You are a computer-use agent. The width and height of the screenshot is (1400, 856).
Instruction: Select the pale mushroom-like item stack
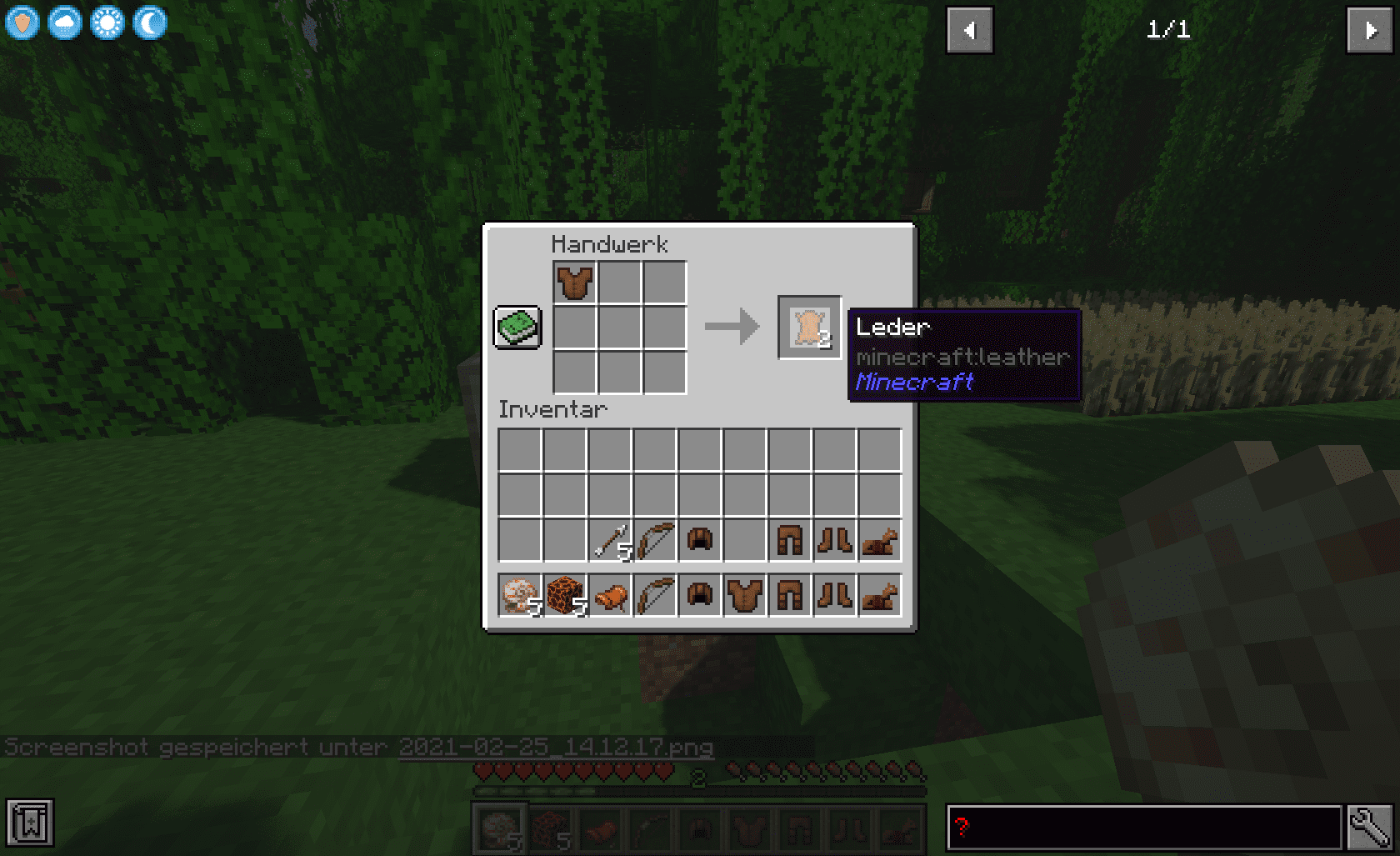click(x=520, y=596)
